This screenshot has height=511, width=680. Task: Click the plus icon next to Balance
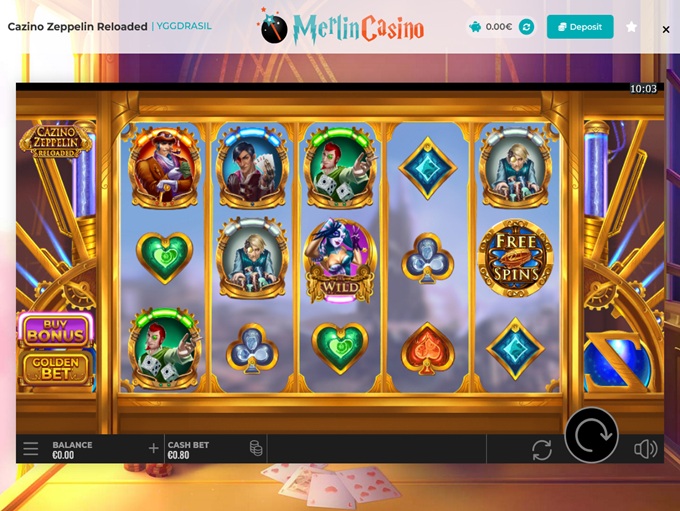pyautogui.click(x=153, y=448)
